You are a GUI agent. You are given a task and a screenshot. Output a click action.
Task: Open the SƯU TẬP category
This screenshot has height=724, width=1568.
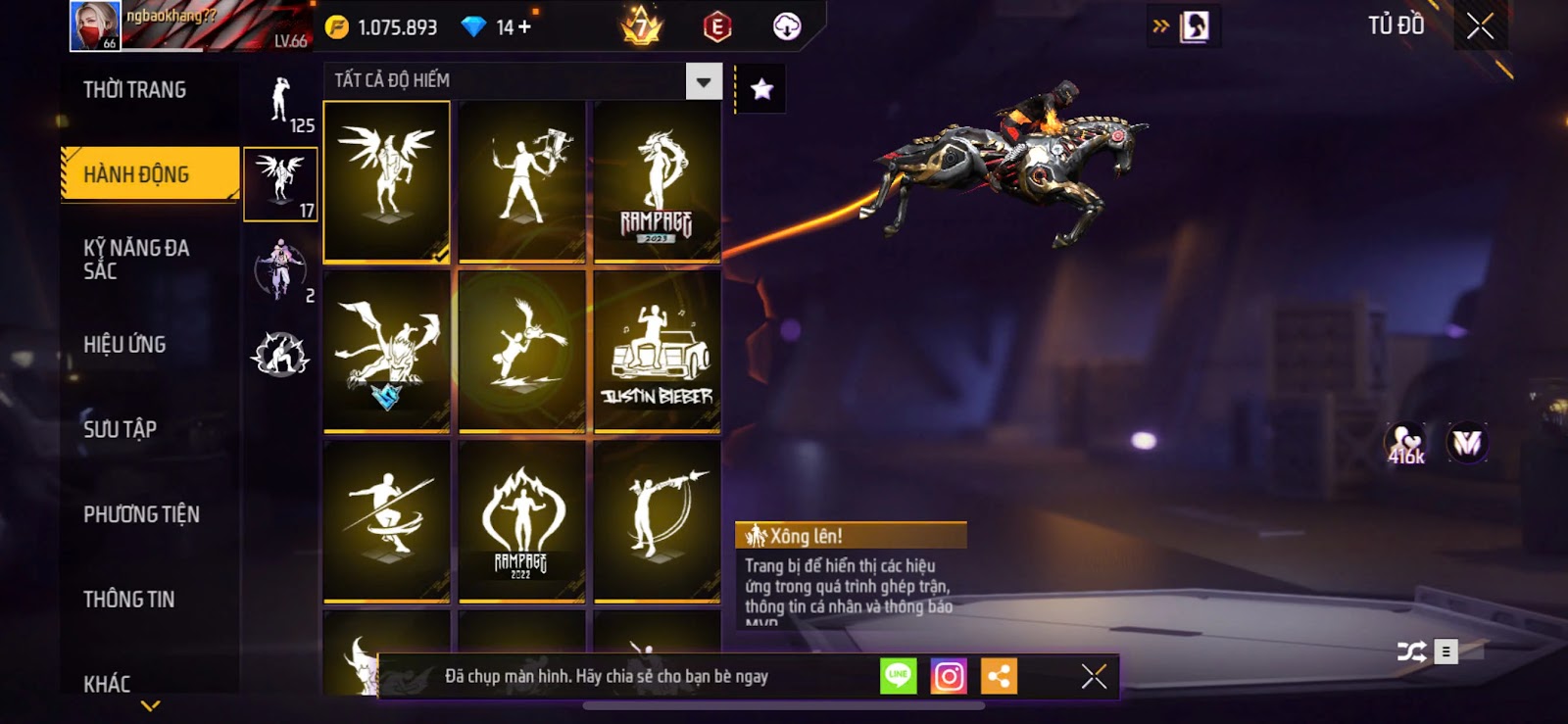[120, 429]
